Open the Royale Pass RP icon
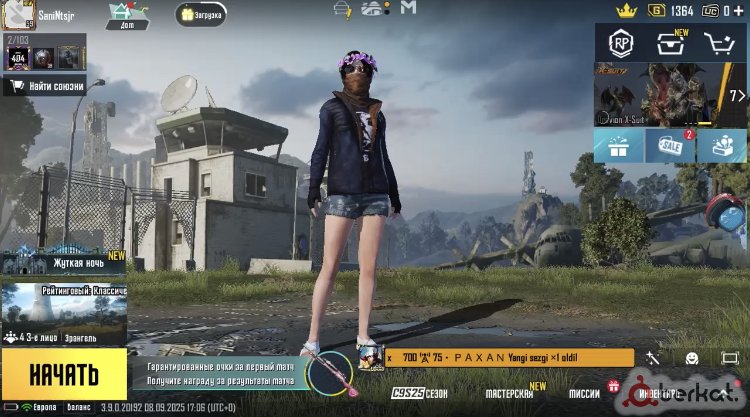 620,43
